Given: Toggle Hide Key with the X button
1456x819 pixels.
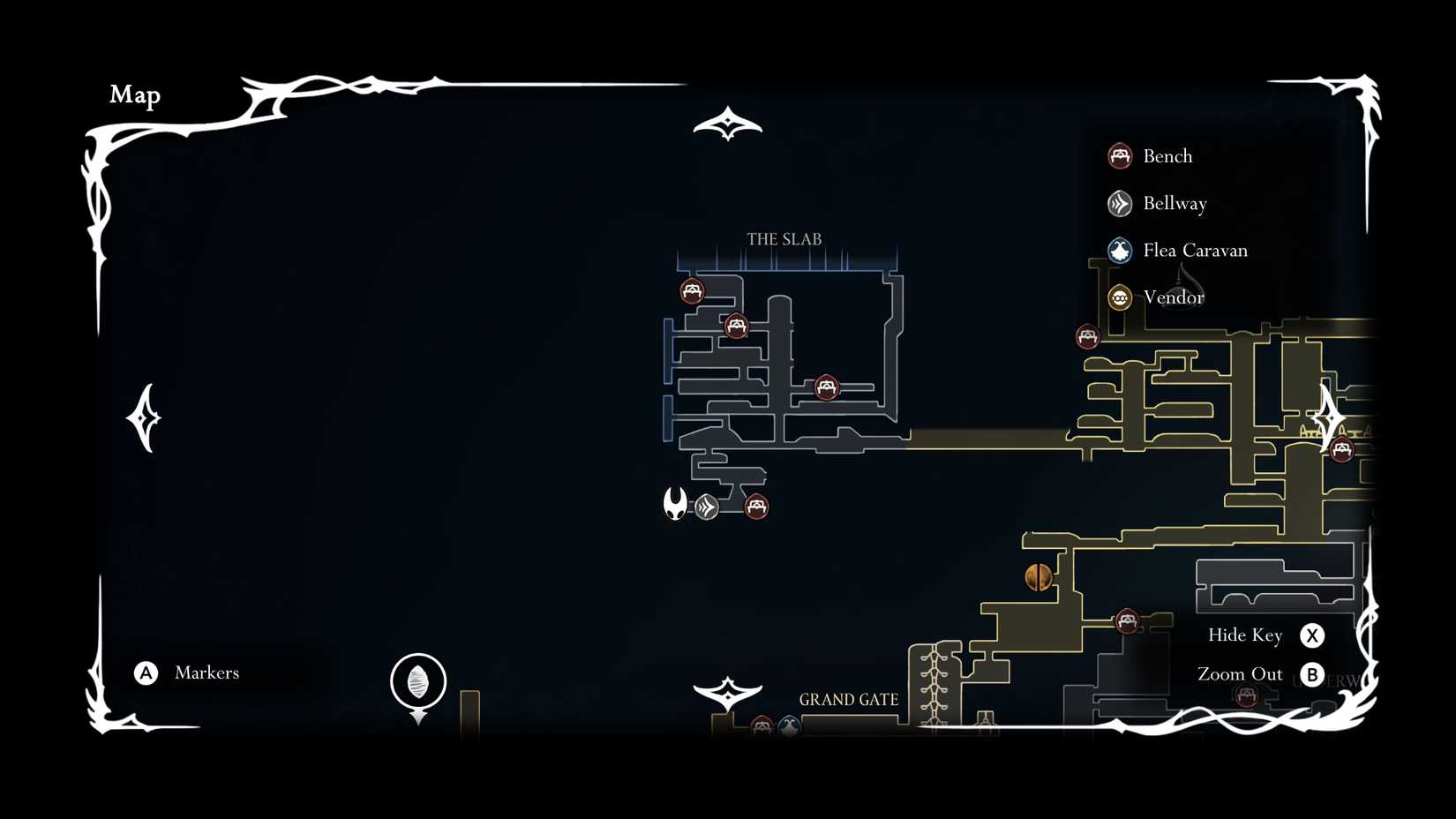Looking at the screenshot, I should (x=1314, y=635).
